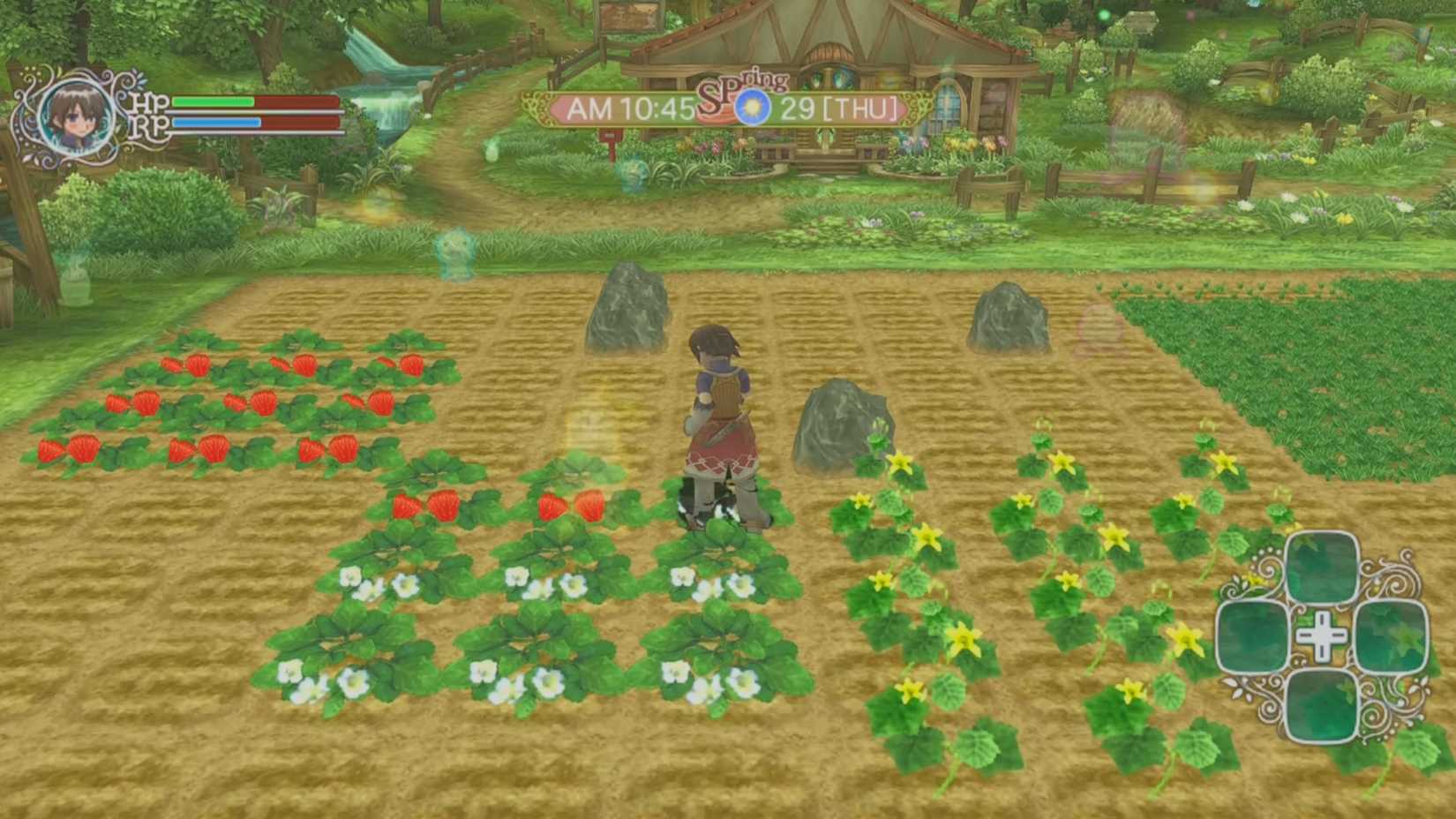Click the 29 [THU] date display
This screenshot has height=819, width=1456.
click(x=838, y=109)
